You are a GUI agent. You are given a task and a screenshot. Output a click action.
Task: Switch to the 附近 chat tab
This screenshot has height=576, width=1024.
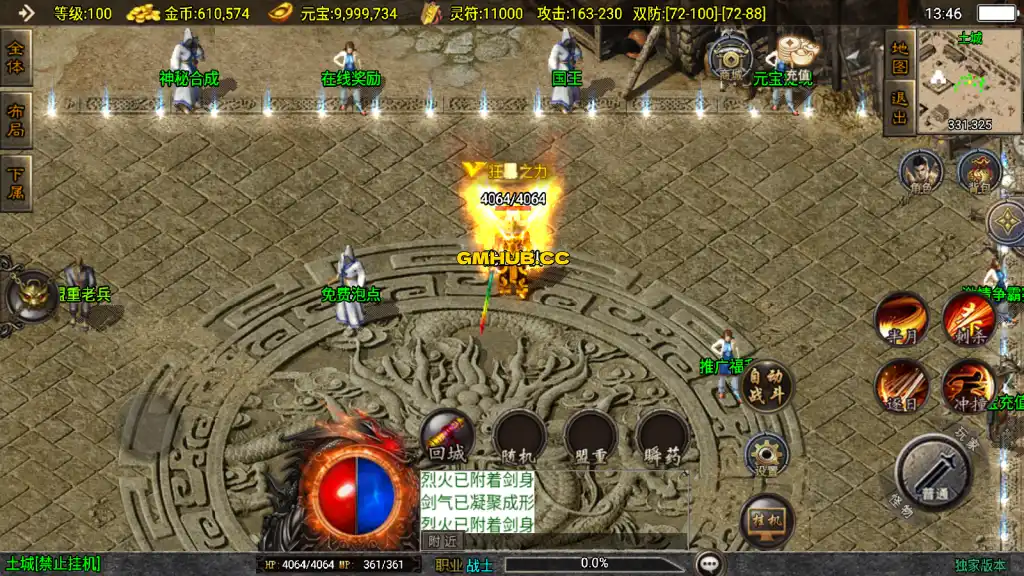(x=442, y=541)
